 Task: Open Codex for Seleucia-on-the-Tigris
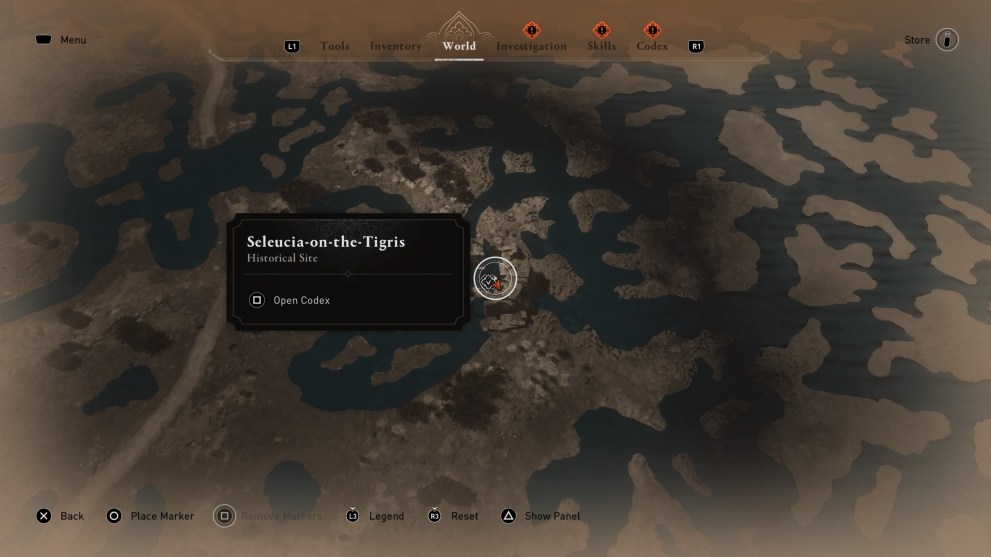290,300
